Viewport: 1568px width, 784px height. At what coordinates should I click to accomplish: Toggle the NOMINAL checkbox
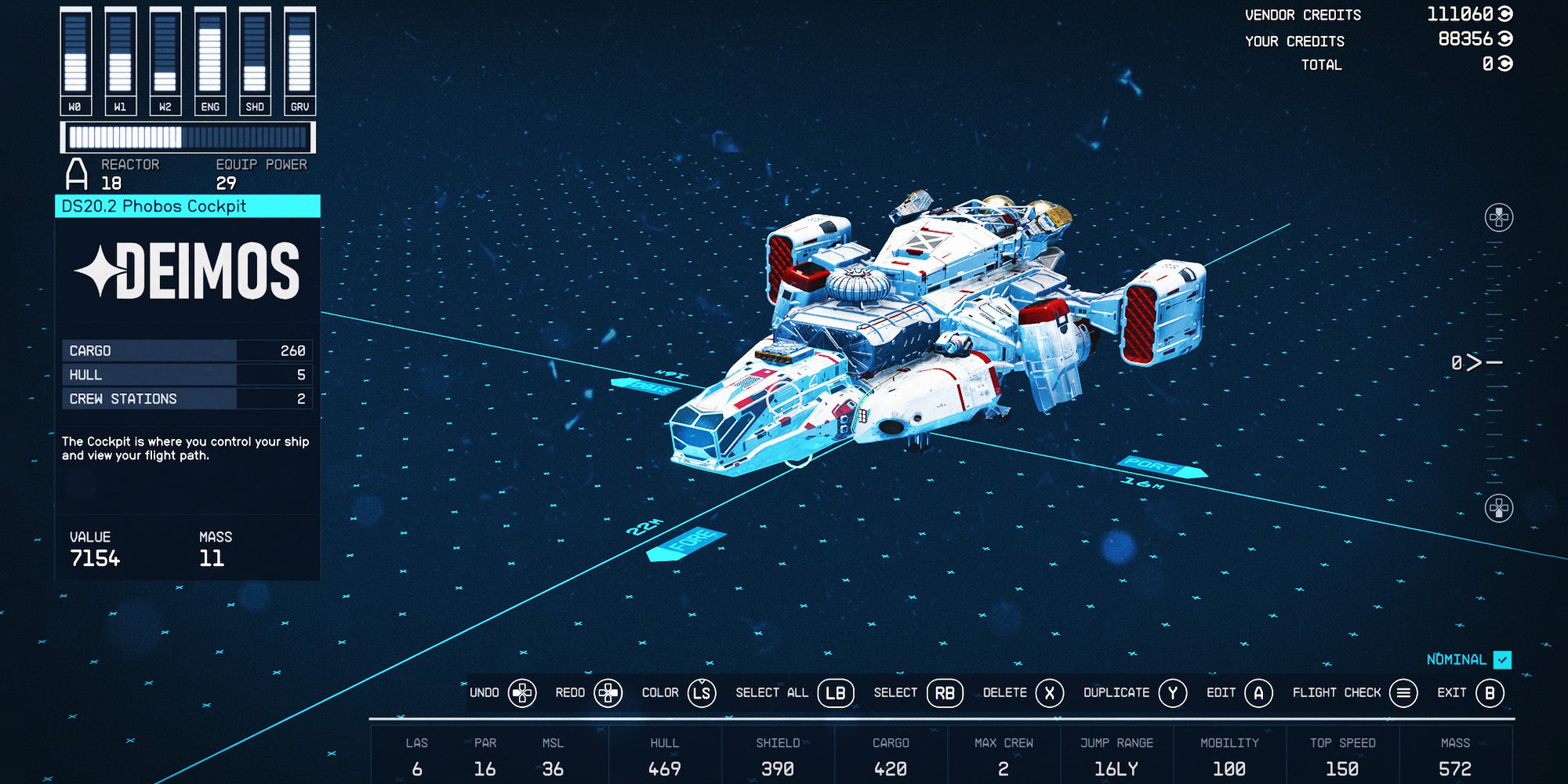(1503, 661)
